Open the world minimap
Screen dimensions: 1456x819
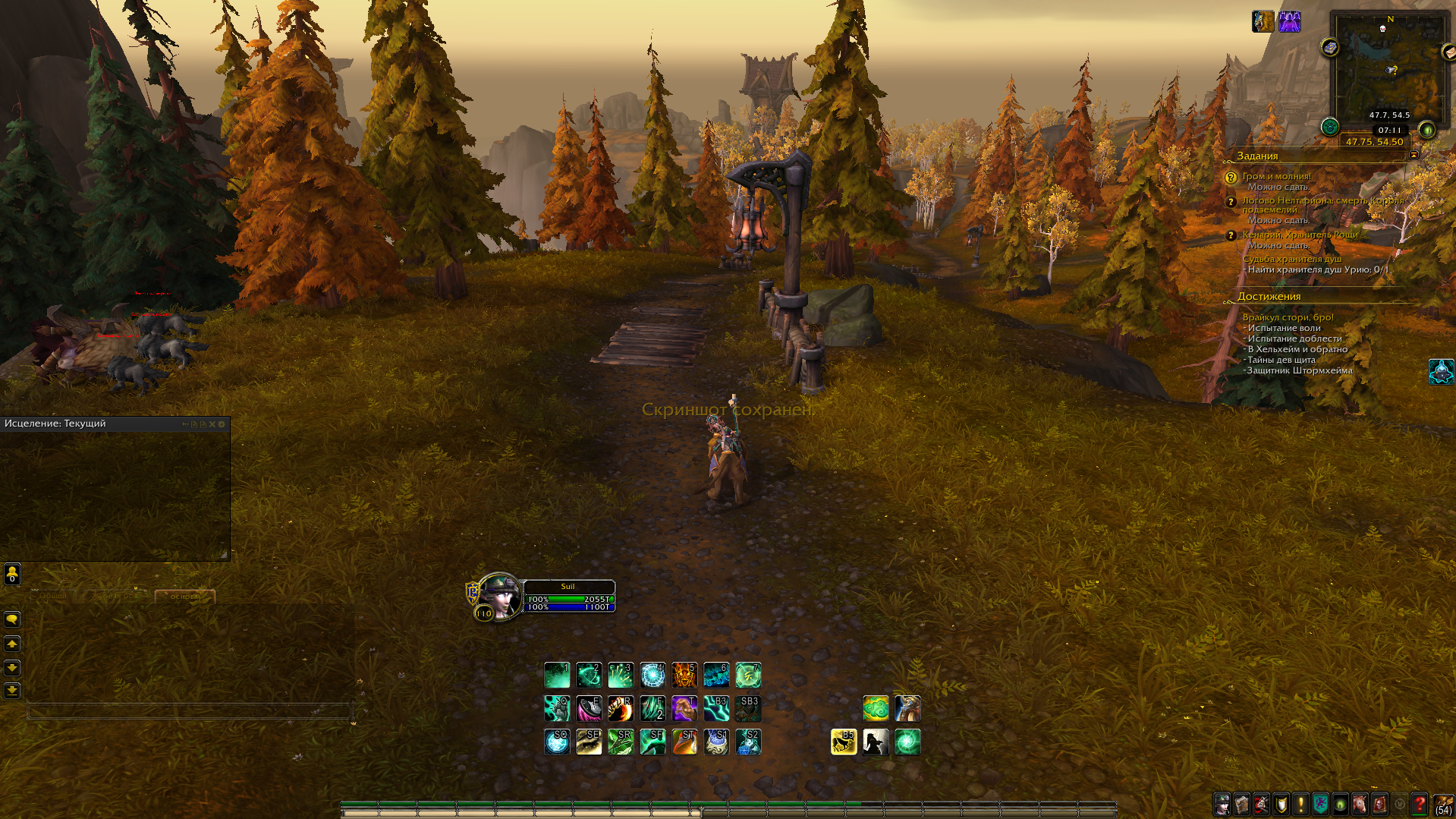coord(1389,70)
